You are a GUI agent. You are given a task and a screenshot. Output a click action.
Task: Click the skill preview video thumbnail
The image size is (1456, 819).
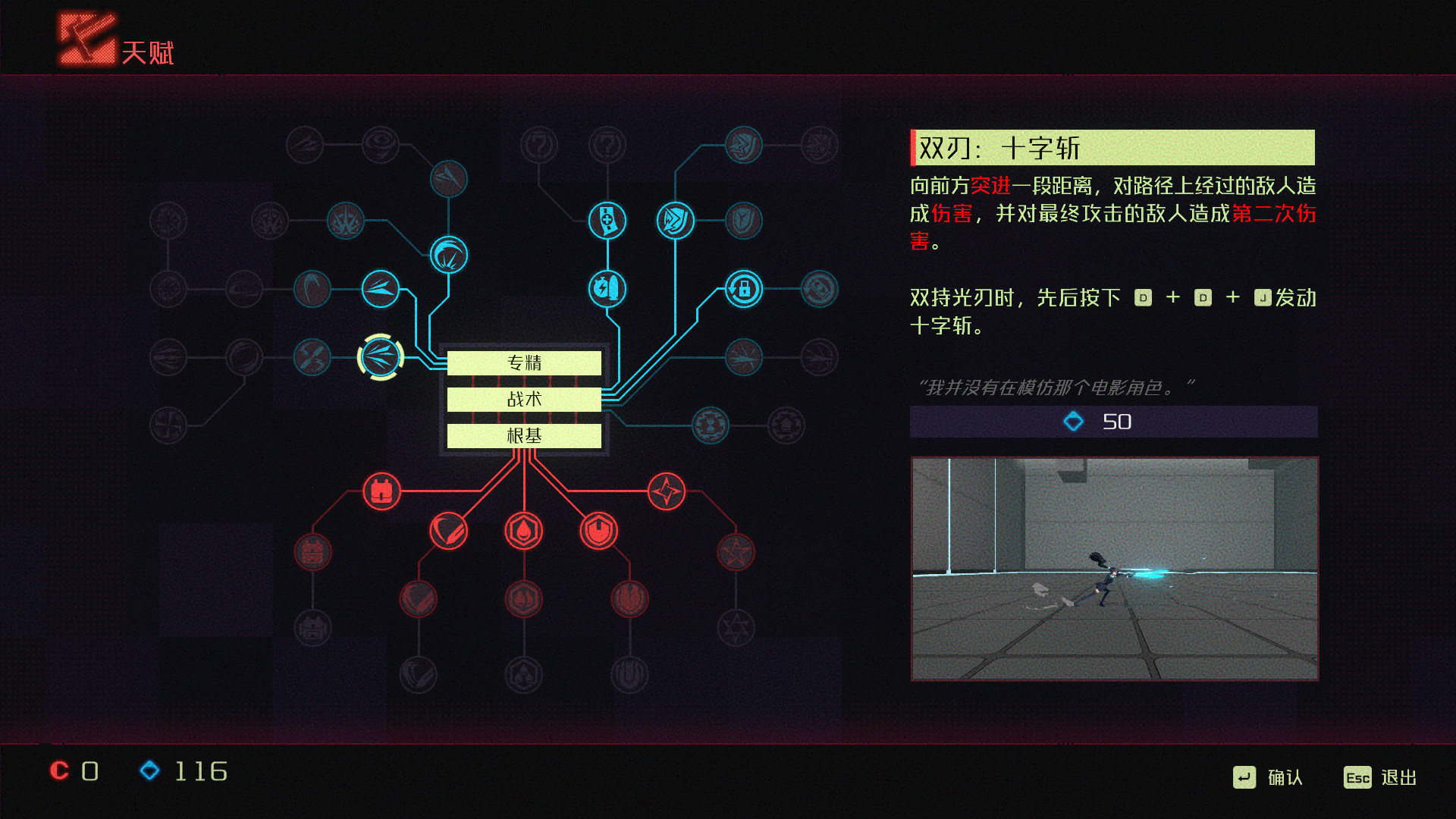pyautogui.click(x=1115, y=565)
